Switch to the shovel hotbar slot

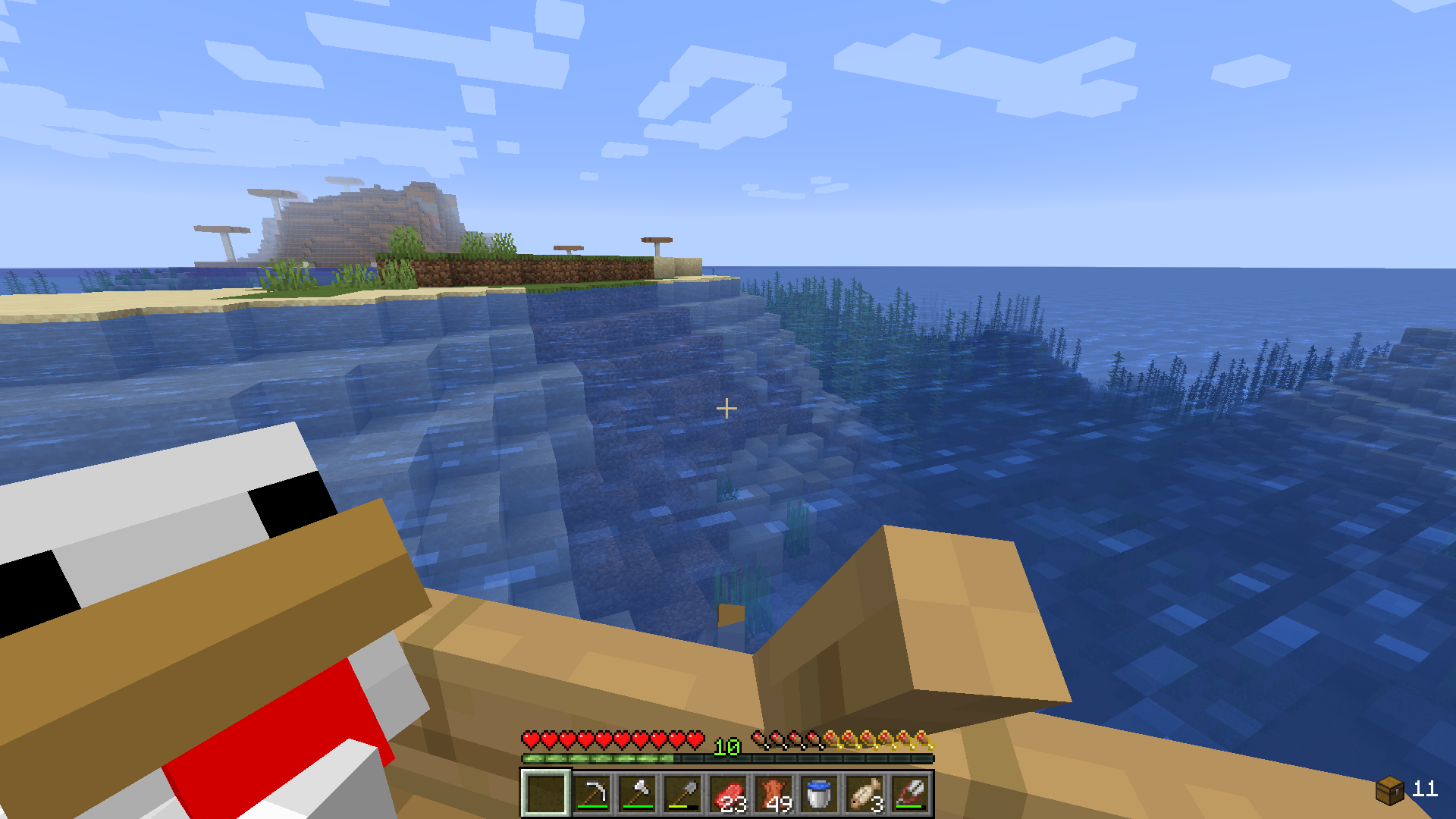682,793
